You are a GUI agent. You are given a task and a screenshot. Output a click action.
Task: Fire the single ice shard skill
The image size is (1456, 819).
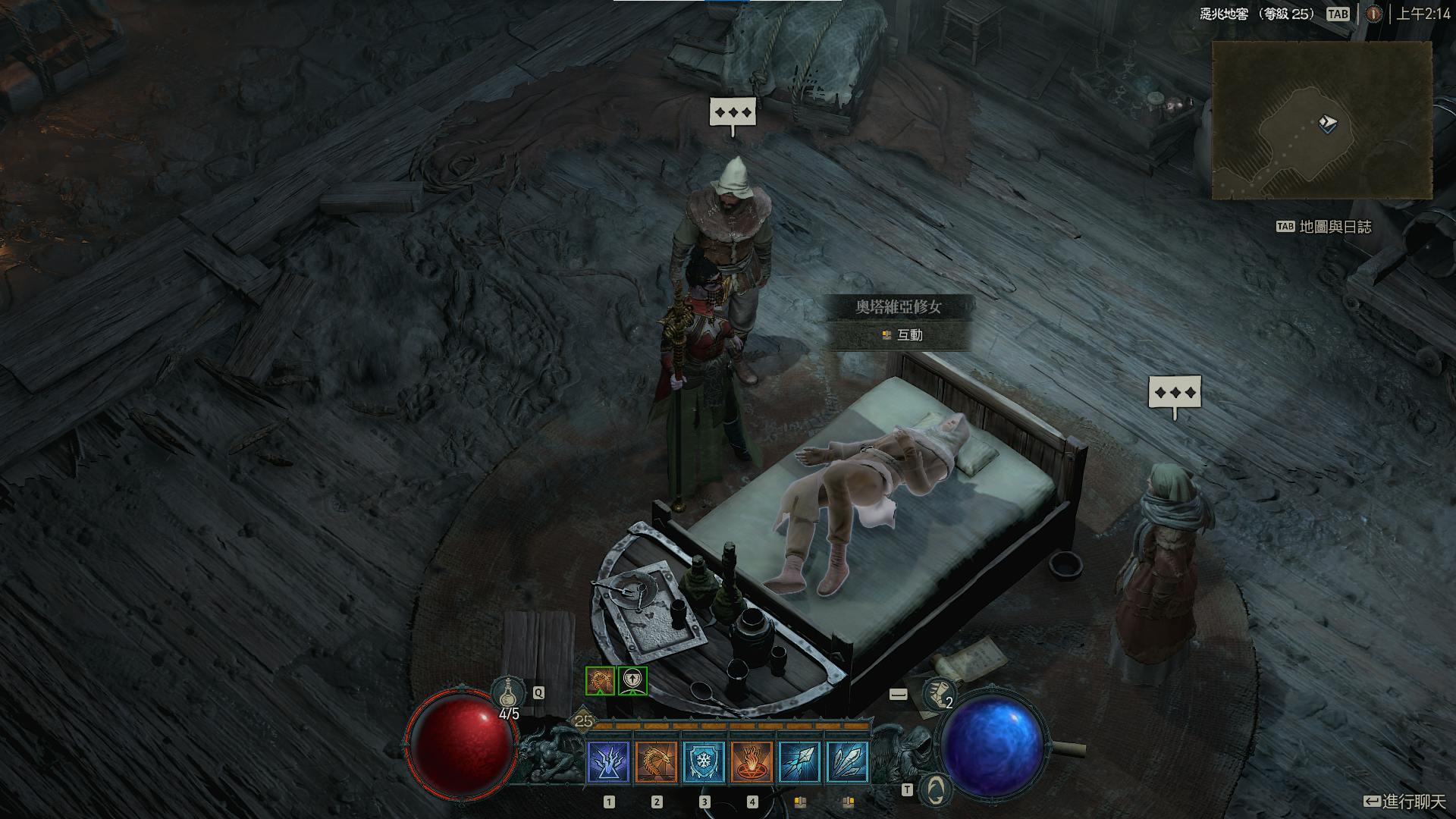[799, 761]
